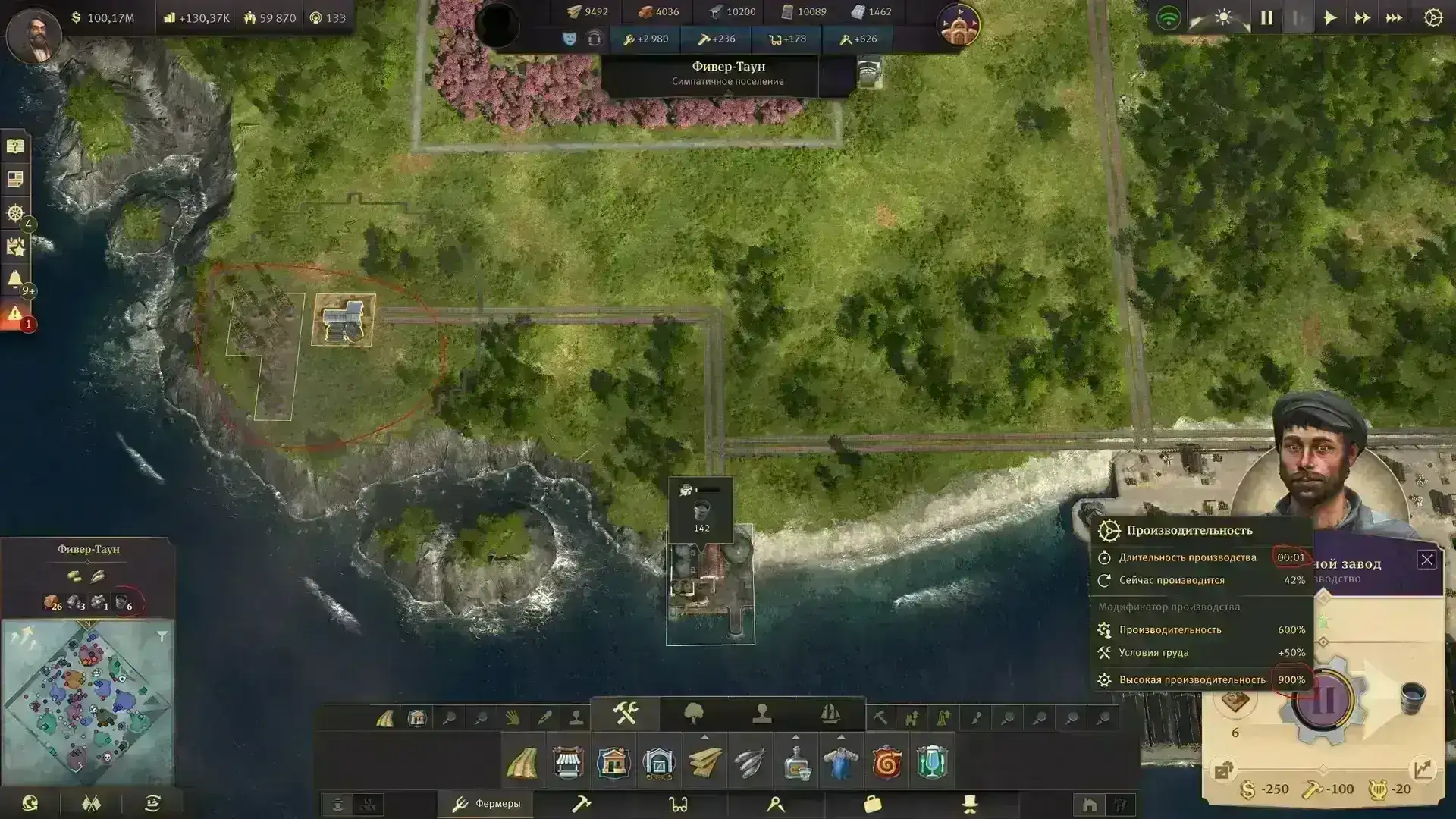Select the marketplace building icon
The image size is (1456, 819).
point(568,762)
